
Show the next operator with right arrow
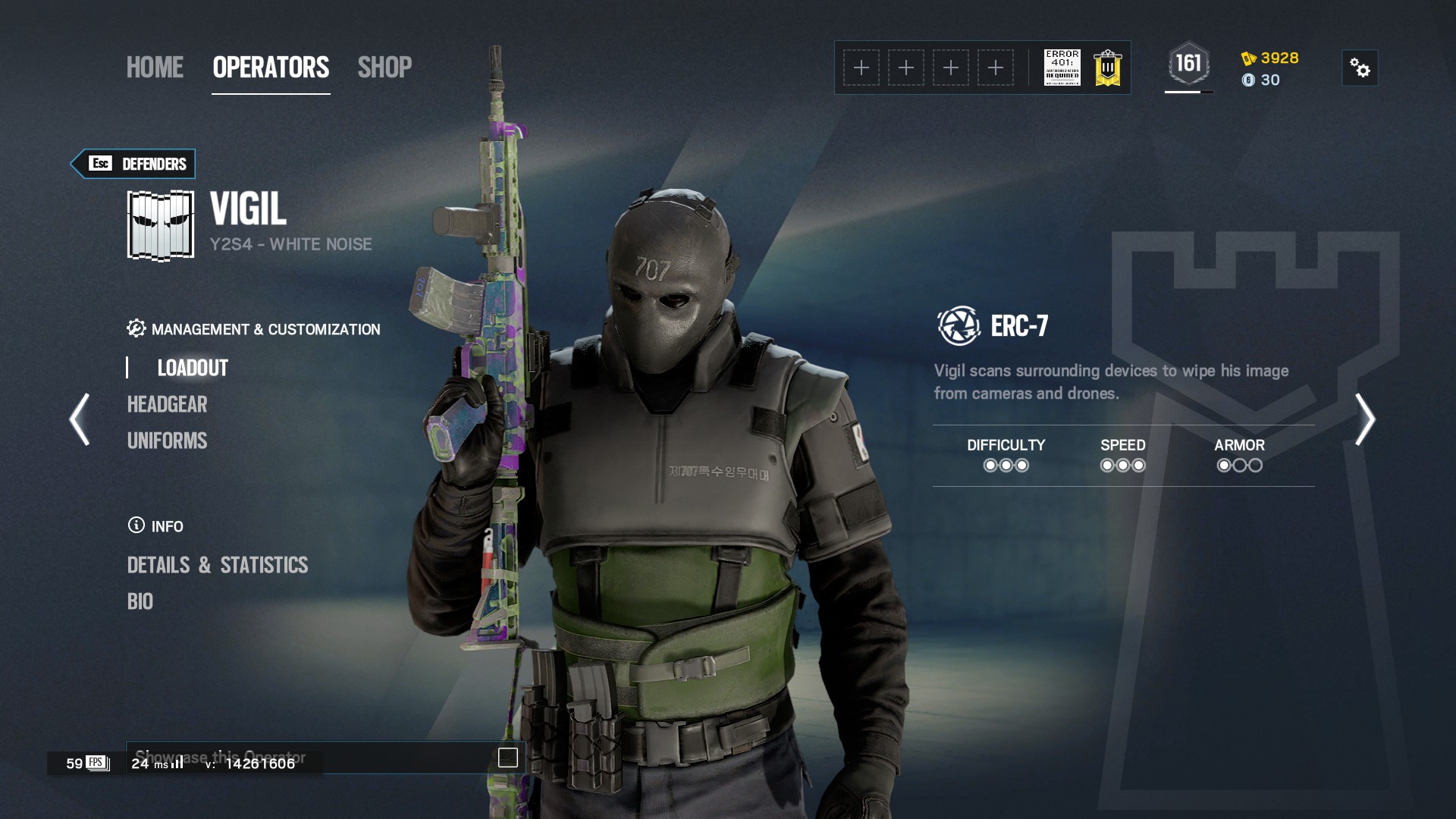(x=1364, y=419)
